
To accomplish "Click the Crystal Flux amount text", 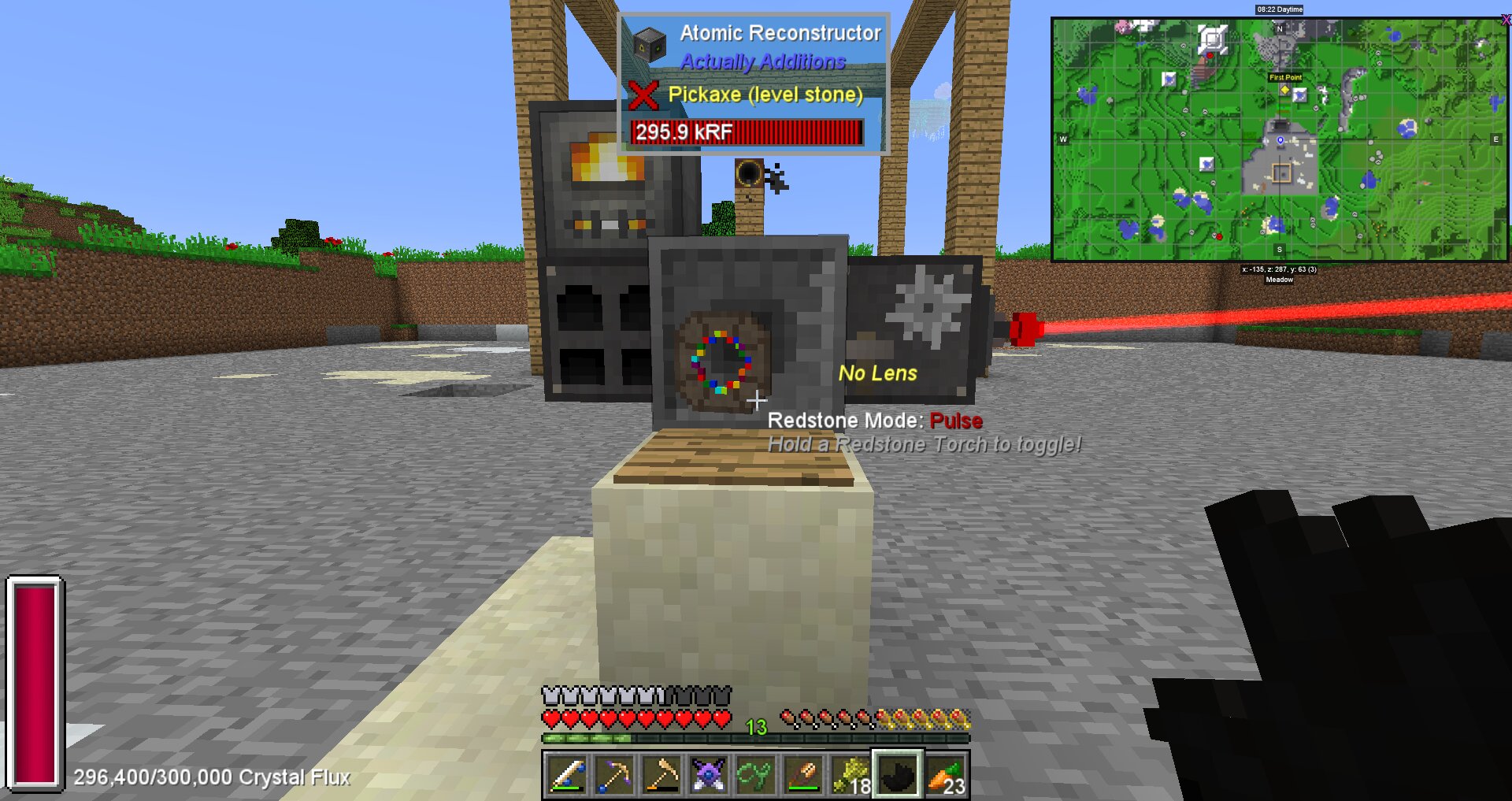I will pyautogui.click(x=210, y=777).
